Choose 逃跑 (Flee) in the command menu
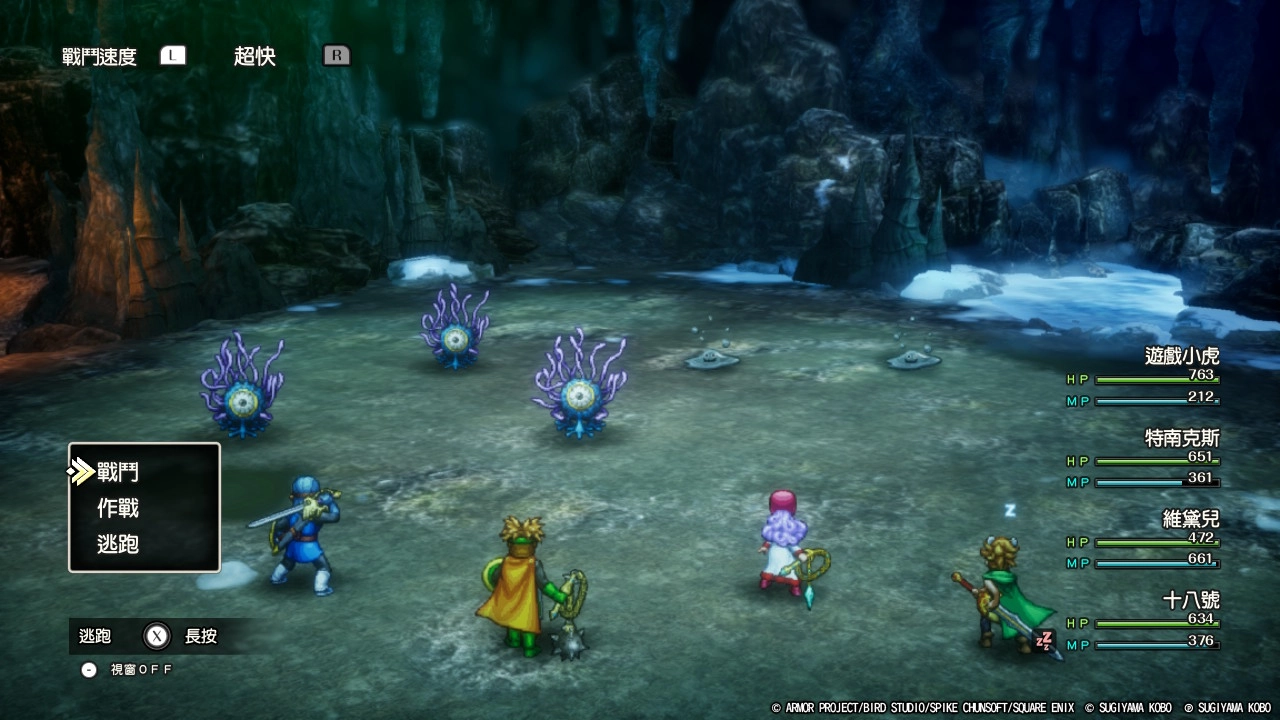This screenshot has height=720, width=1280. (x=118, y=544)
